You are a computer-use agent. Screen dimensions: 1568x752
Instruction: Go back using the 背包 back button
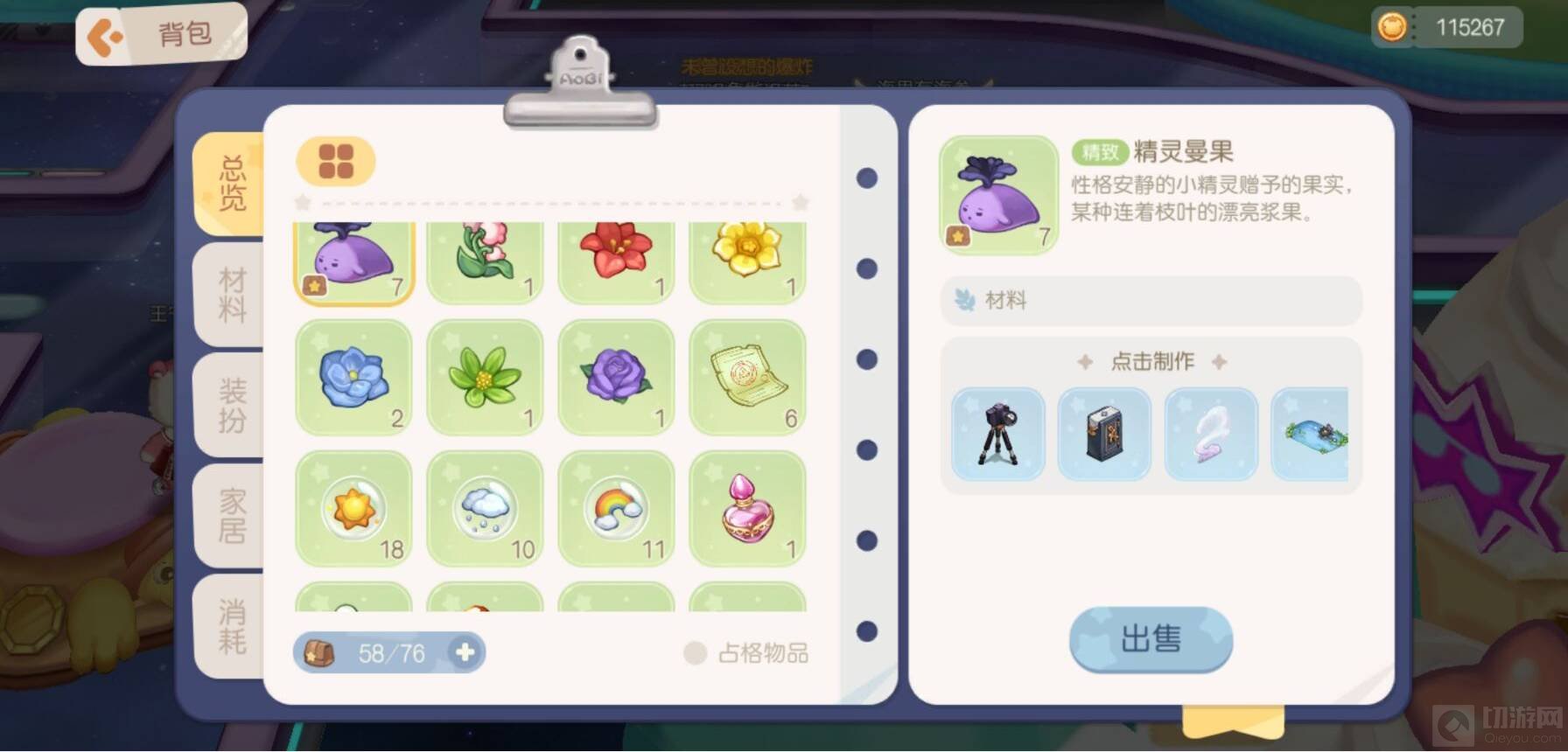click(160, 35)
